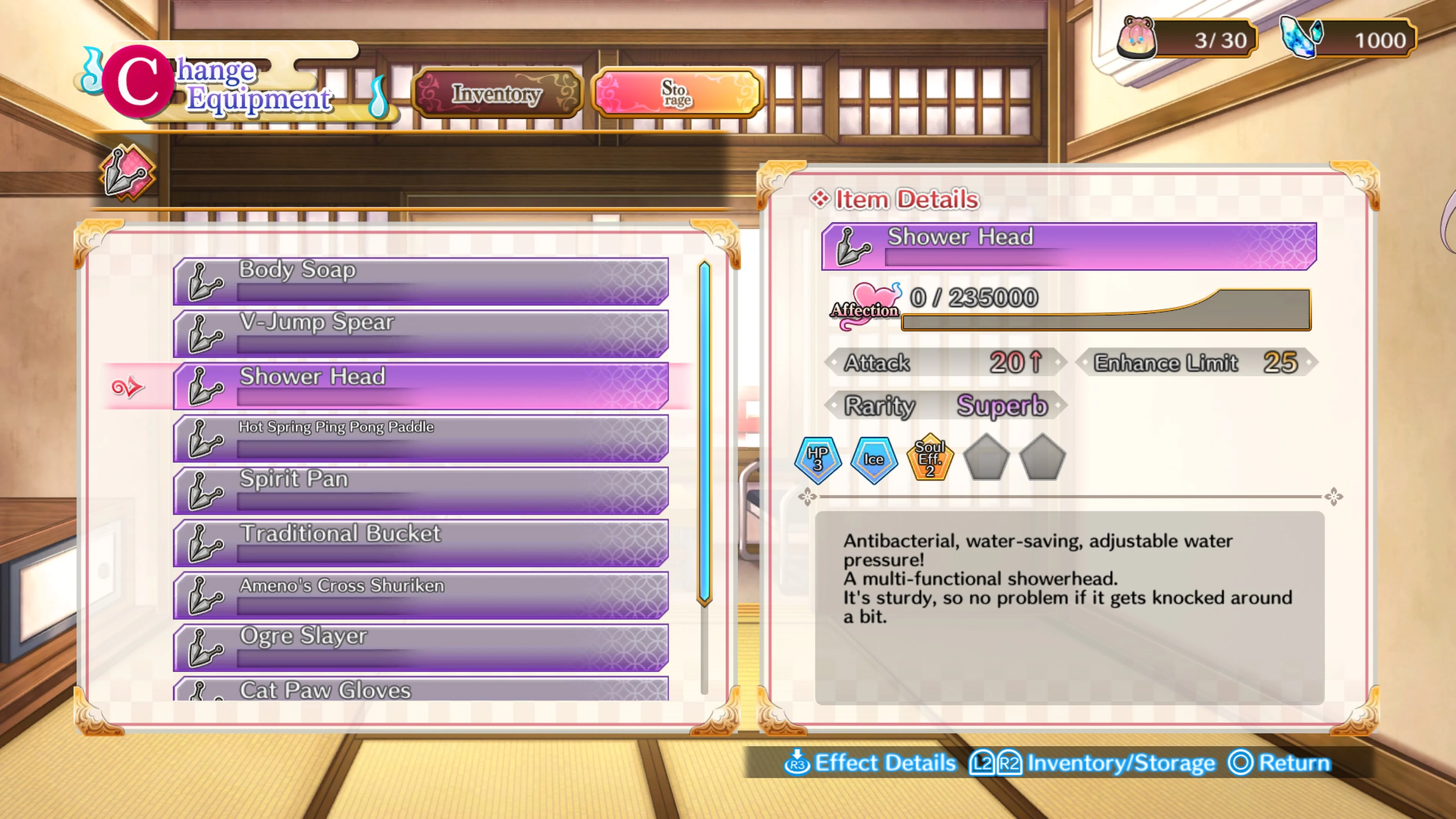1456x819 pixels.
Task: Switch to the Inventory tab
Action: click(x=497, y=93)
